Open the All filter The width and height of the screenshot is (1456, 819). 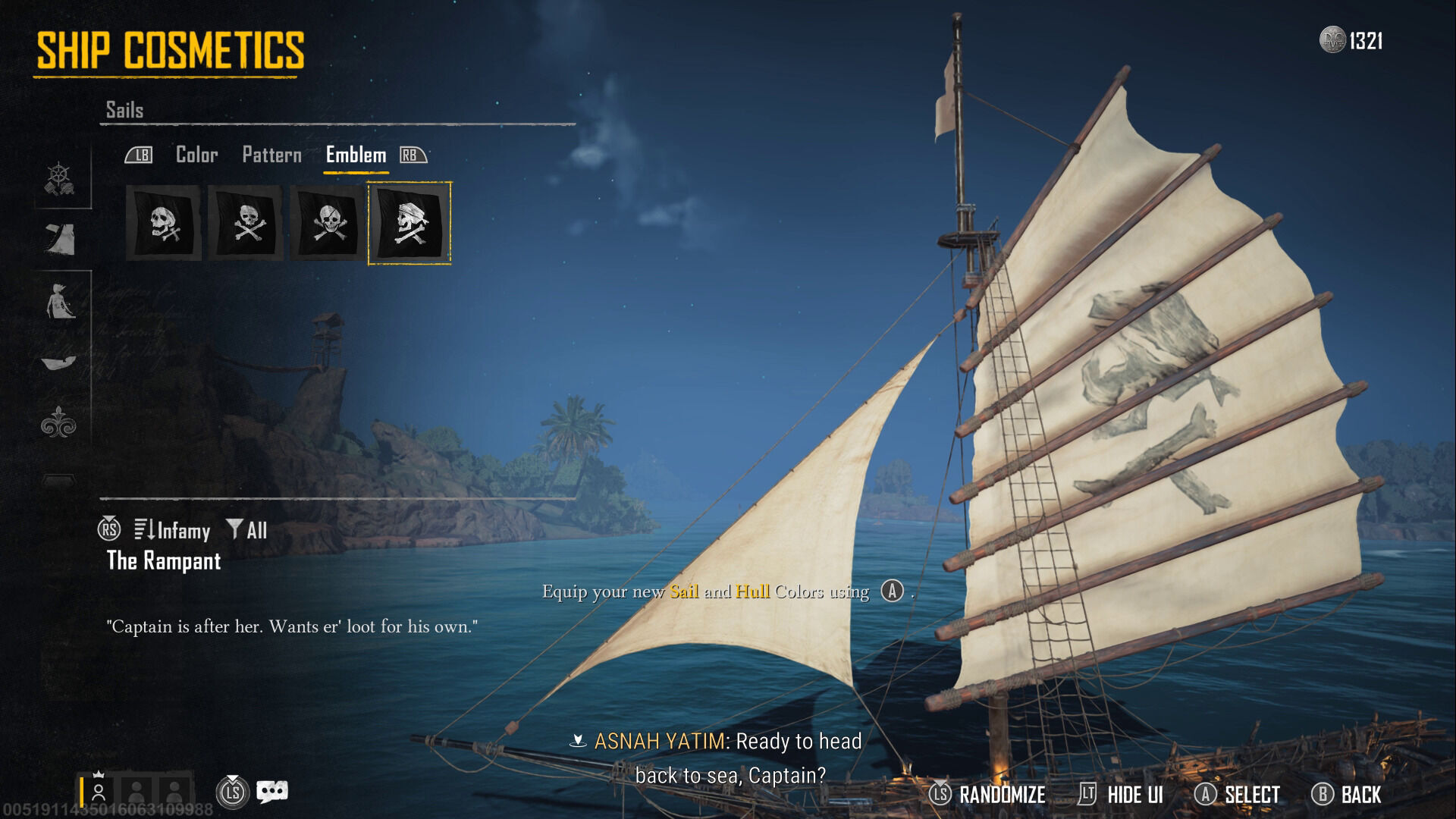pos(248,530)
